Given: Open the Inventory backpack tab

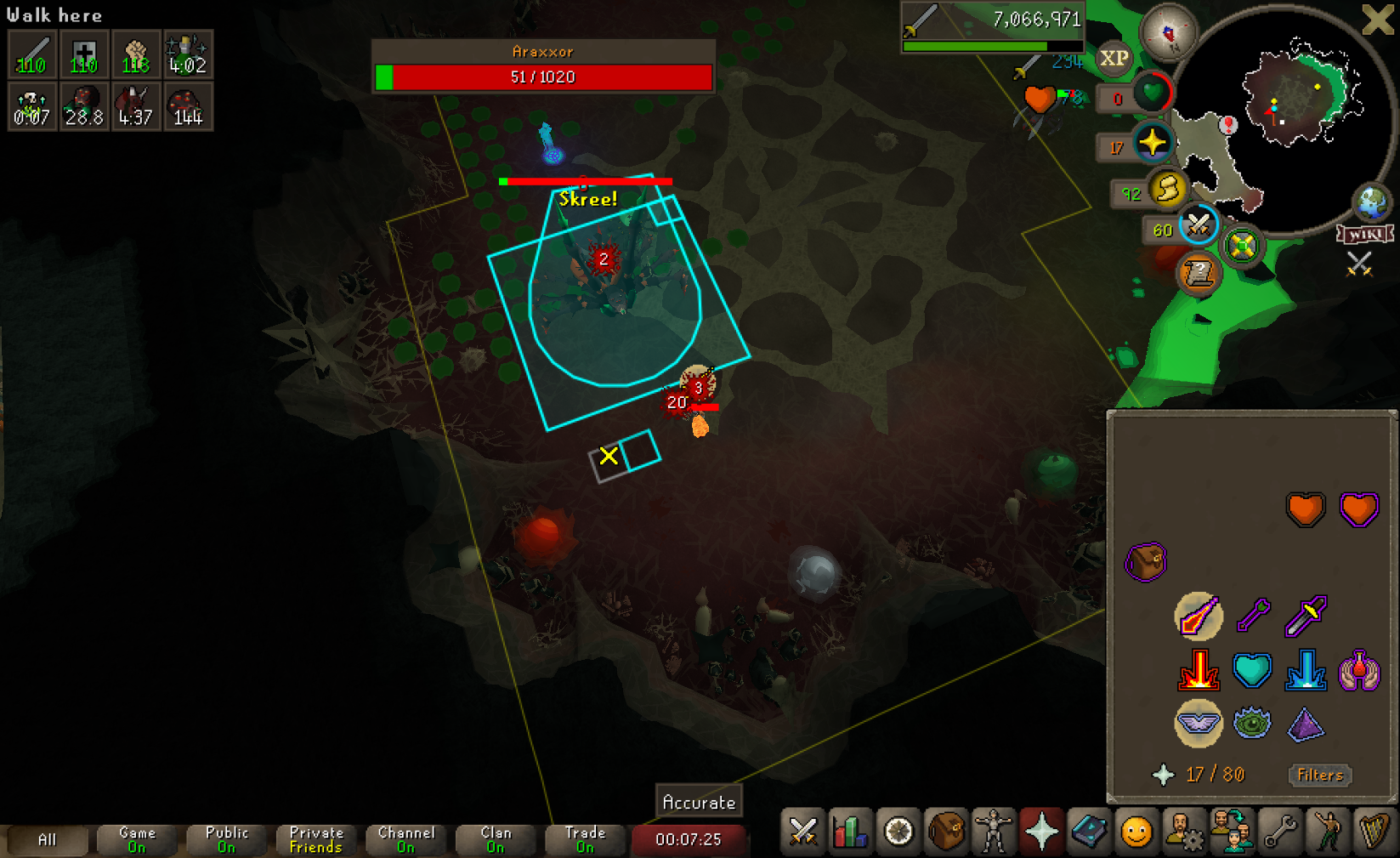Looking at the screenshot, I should (945, 832).
